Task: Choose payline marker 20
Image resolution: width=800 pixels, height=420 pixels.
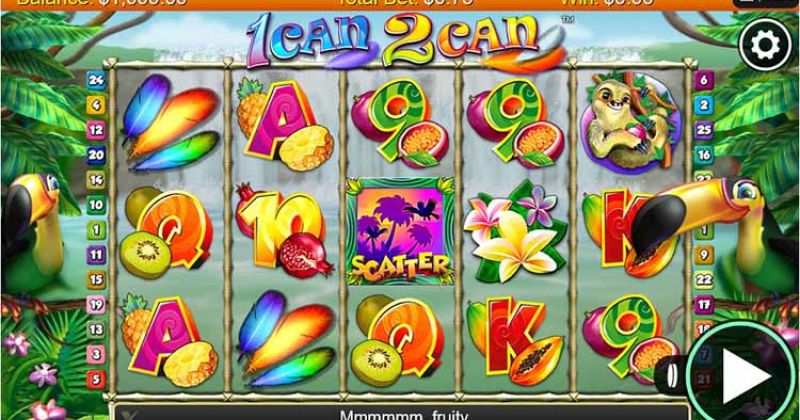Action: (96, 154)
